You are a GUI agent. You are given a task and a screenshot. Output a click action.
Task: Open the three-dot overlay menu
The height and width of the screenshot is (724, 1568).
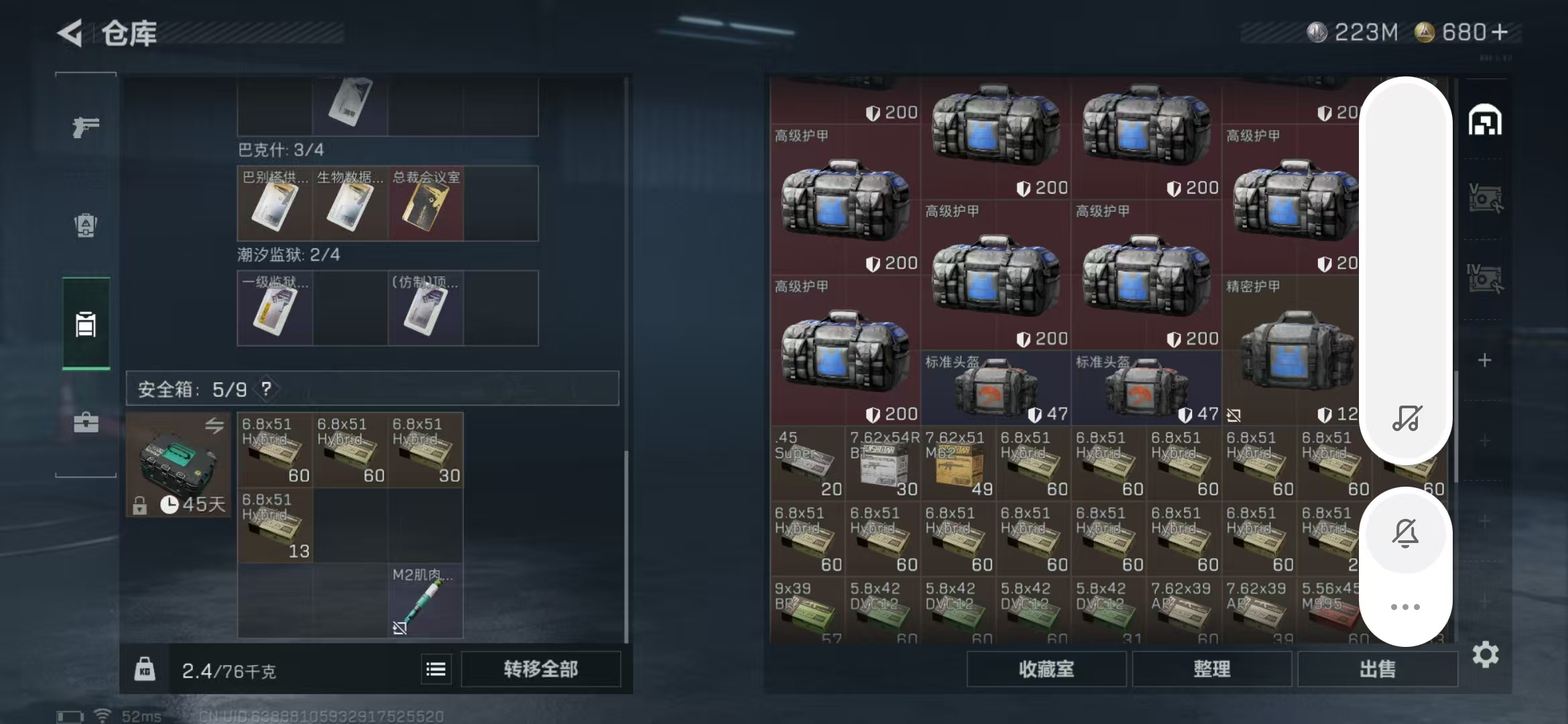(x=1405, y=607)
